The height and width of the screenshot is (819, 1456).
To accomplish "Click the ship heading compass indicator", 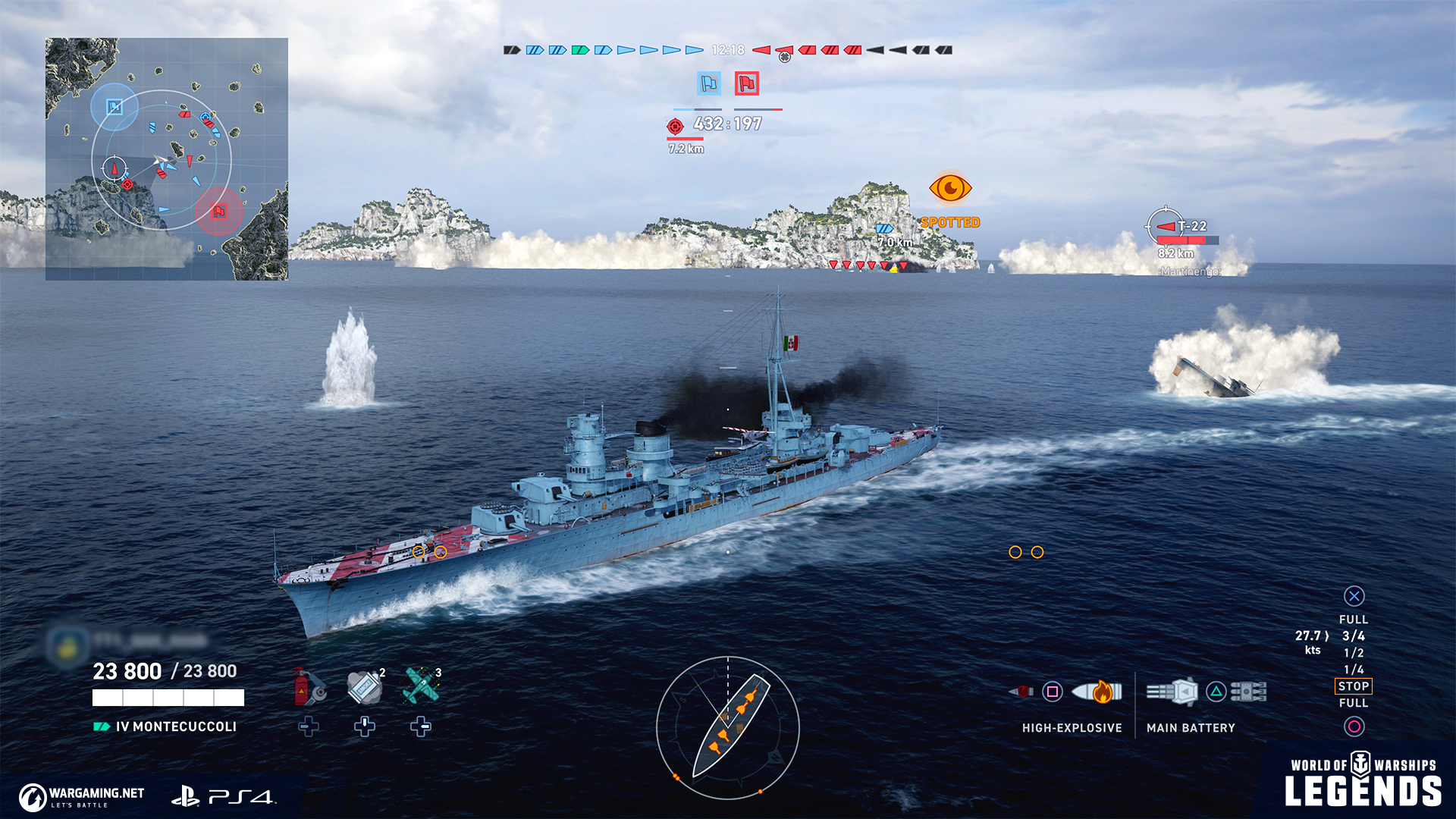I will pos(728,728).
